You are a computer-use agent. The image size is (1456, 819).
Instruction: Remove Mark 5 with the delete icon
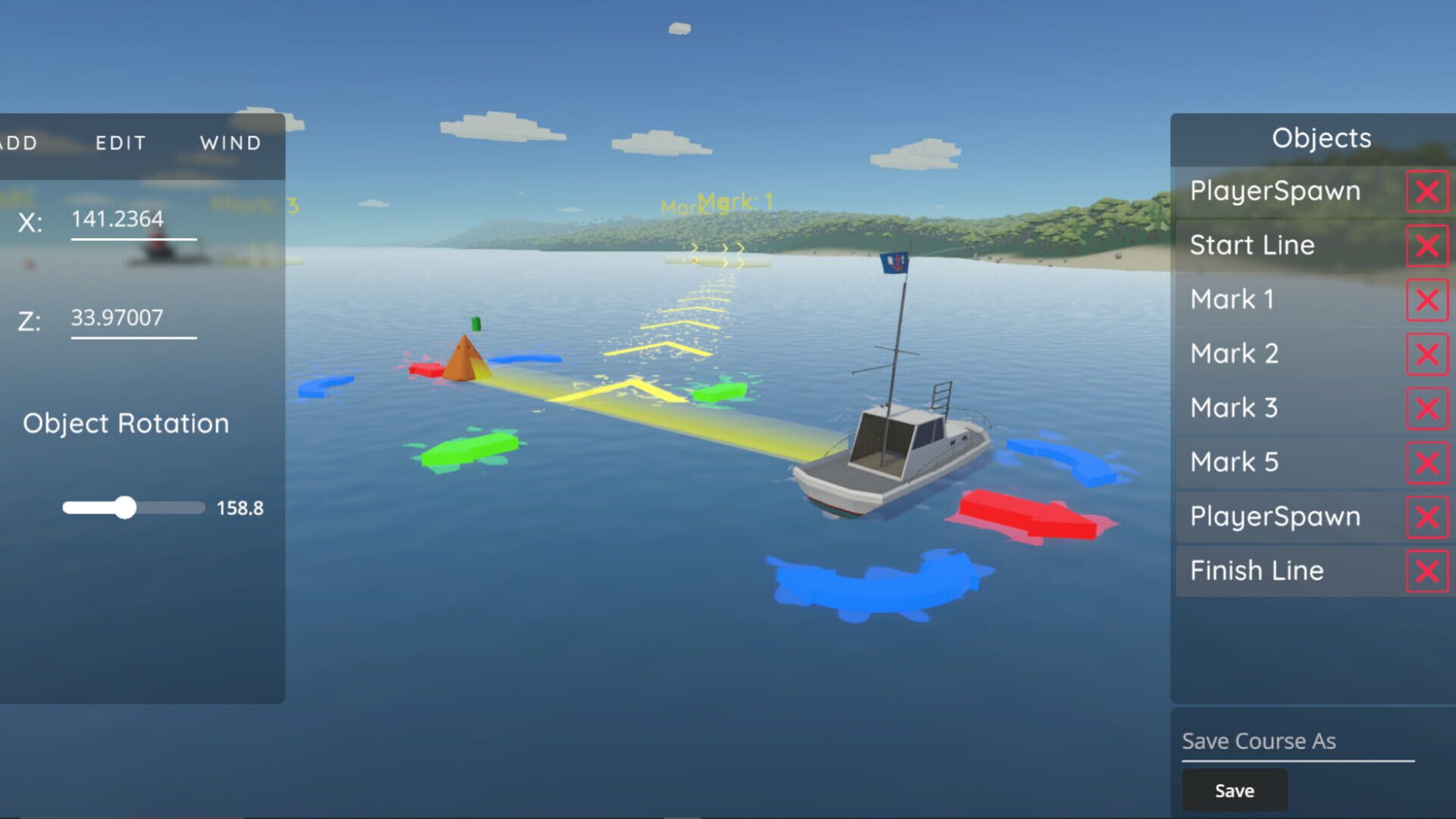tap(1426, 463)
